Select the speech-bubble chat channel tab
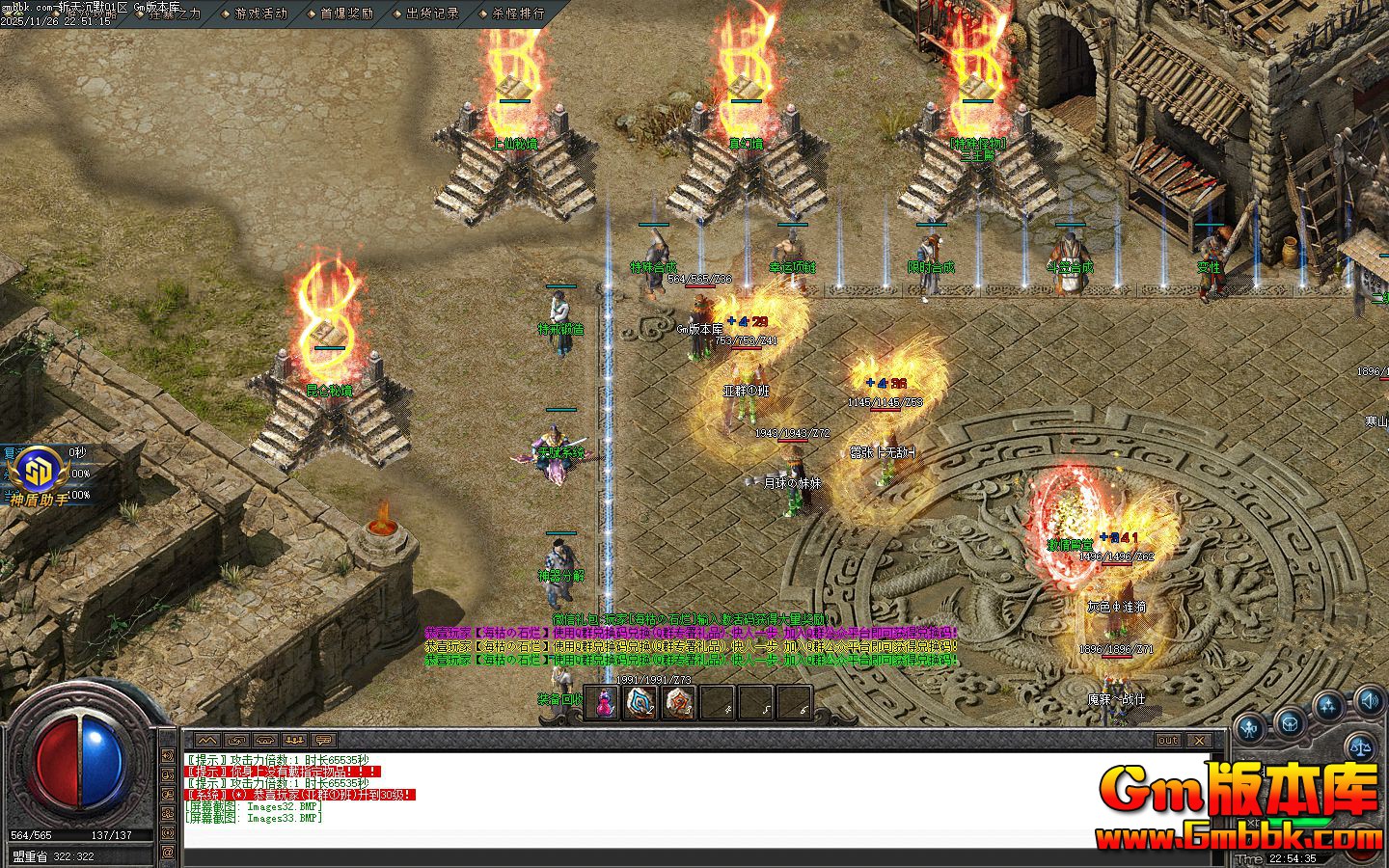The image size is (1389, 868). point(322,741)
